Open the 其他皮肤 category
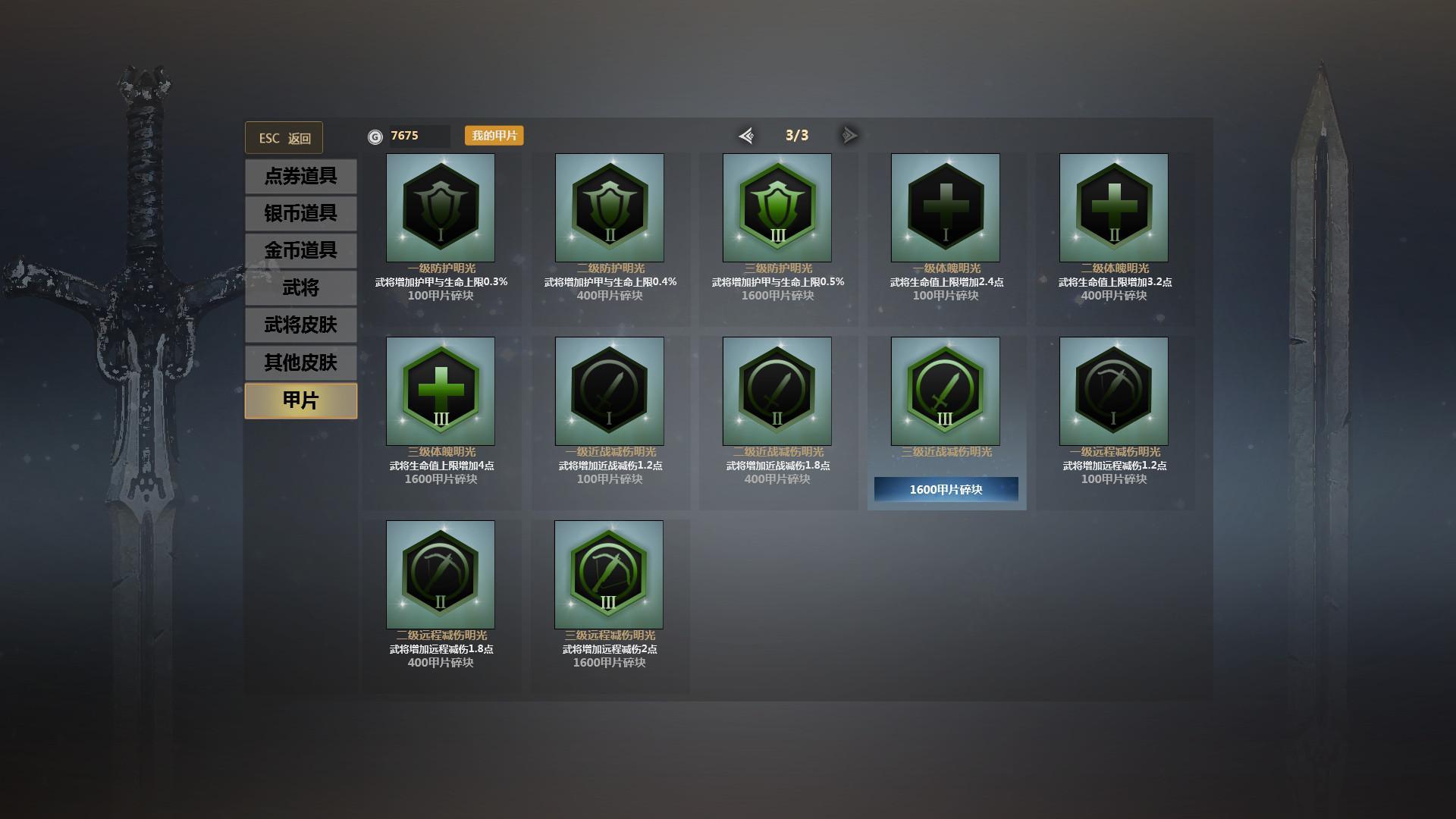 pos(300,362)
